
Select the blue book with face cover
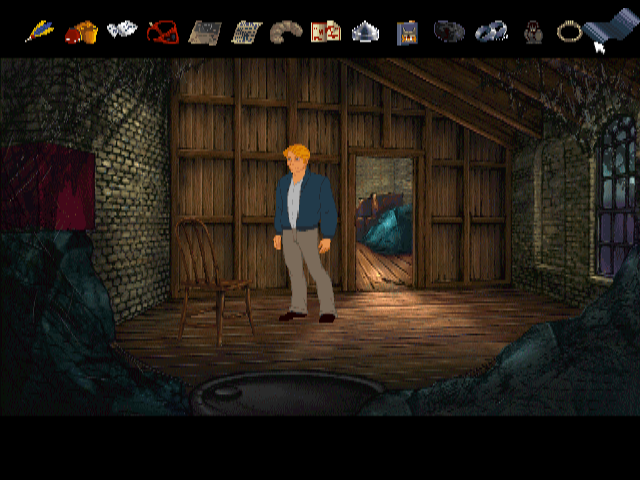(x=407, y=32)
